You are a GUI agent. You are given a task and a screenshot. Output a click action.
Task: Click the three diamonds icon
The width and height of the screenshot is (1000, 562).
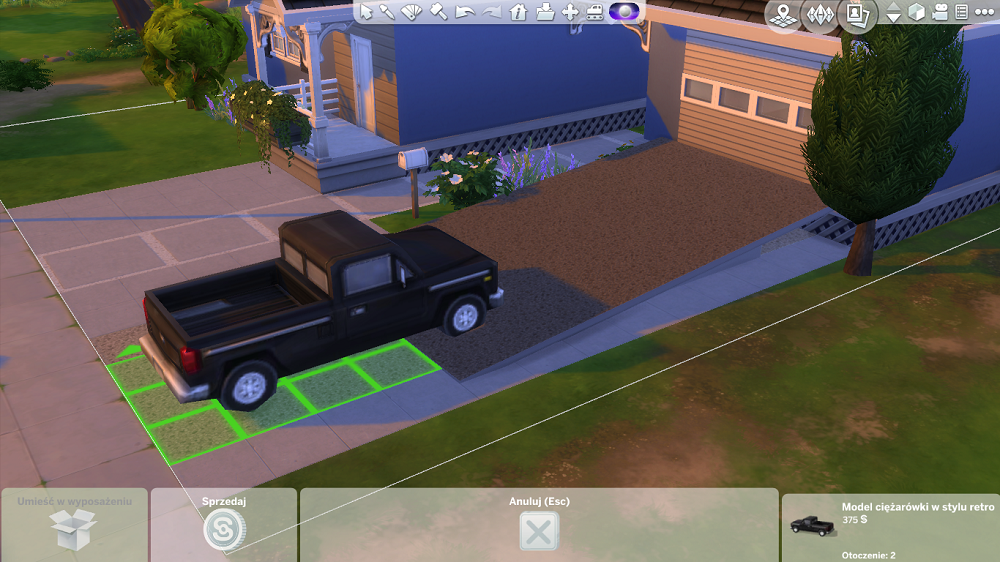pos(820,14)
